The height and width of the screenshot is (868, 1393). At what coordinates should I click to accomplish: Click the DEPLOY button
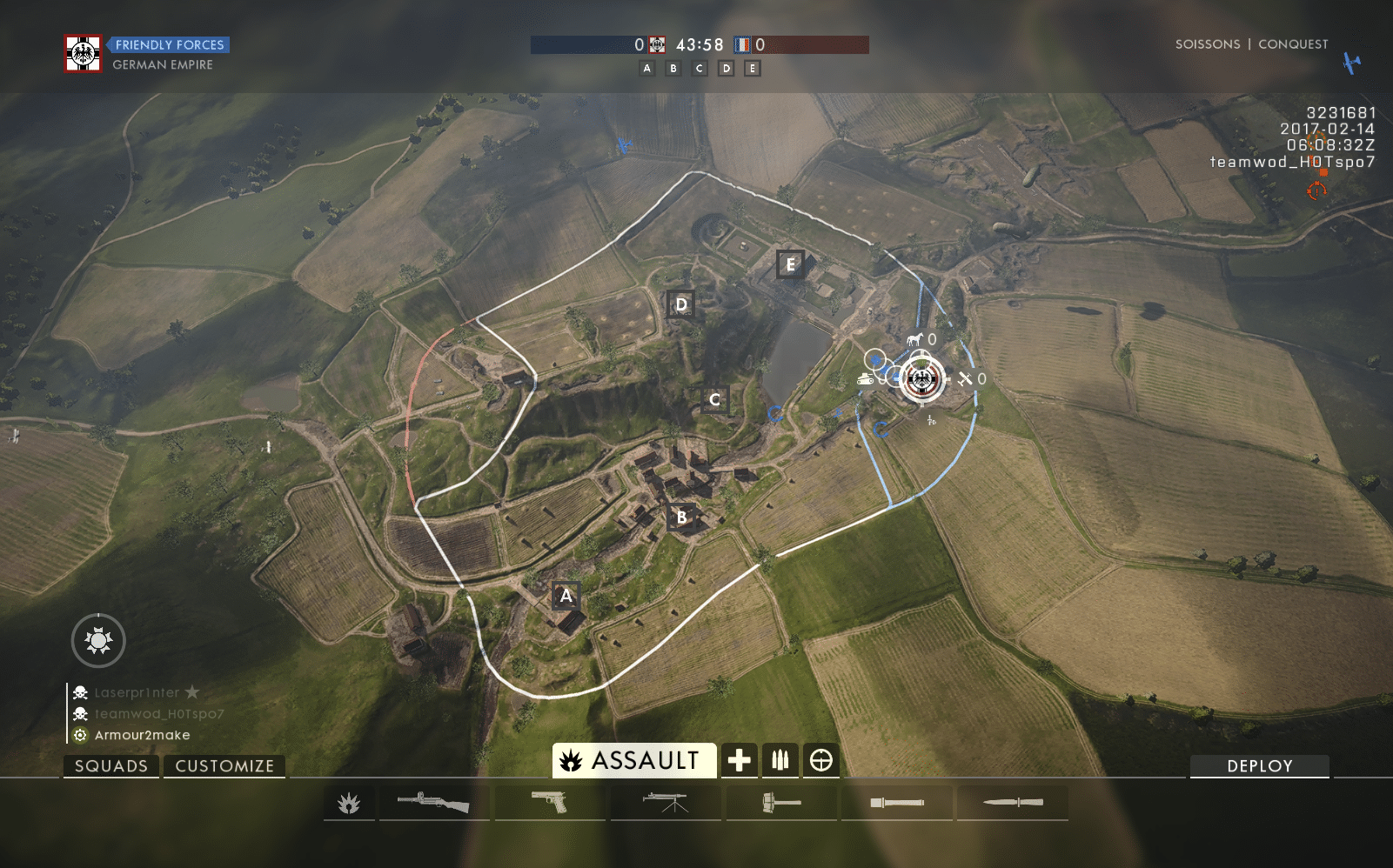(1259, 765)
